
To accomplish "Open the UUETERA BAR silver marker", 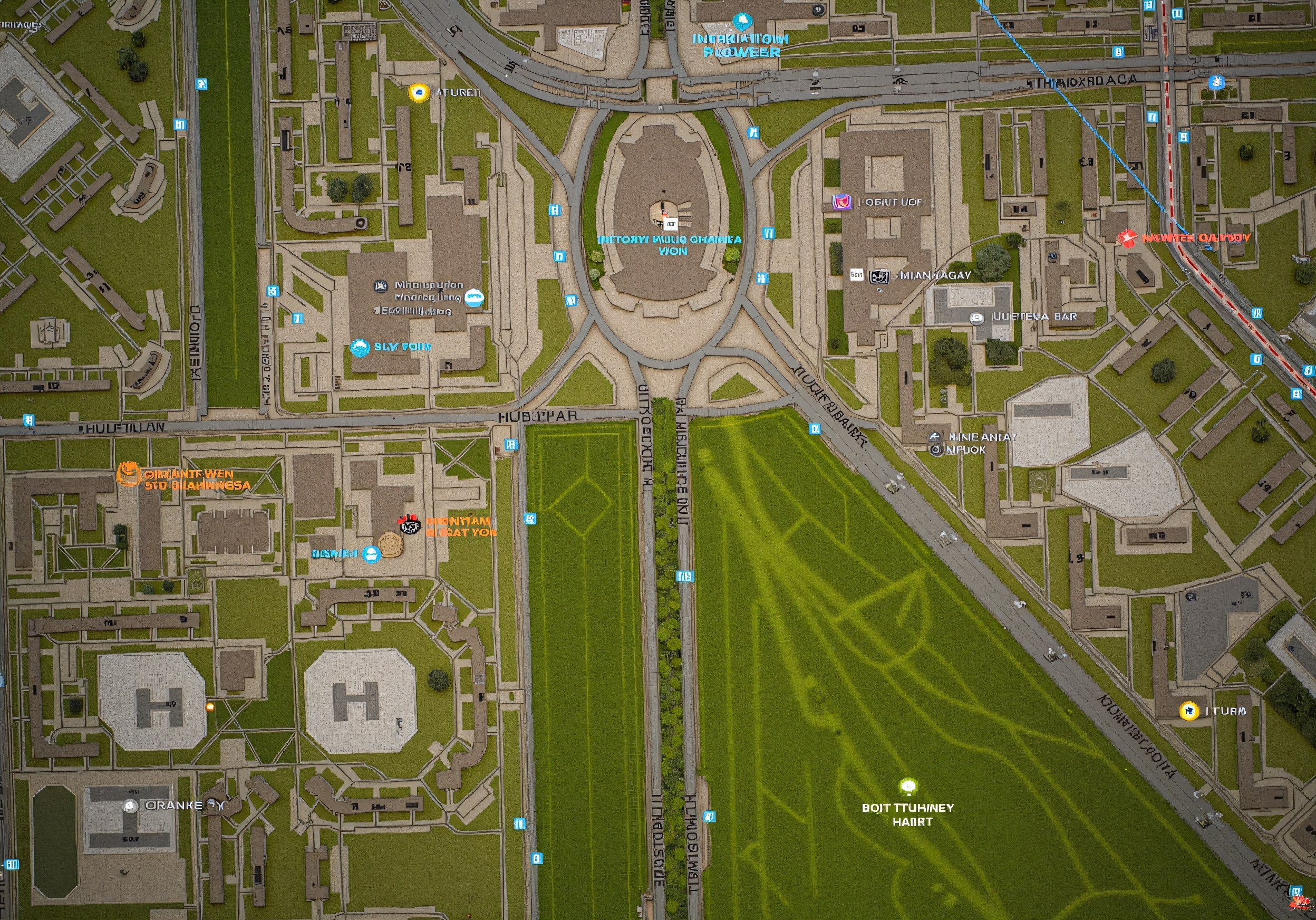I will [x=976, y=317].
